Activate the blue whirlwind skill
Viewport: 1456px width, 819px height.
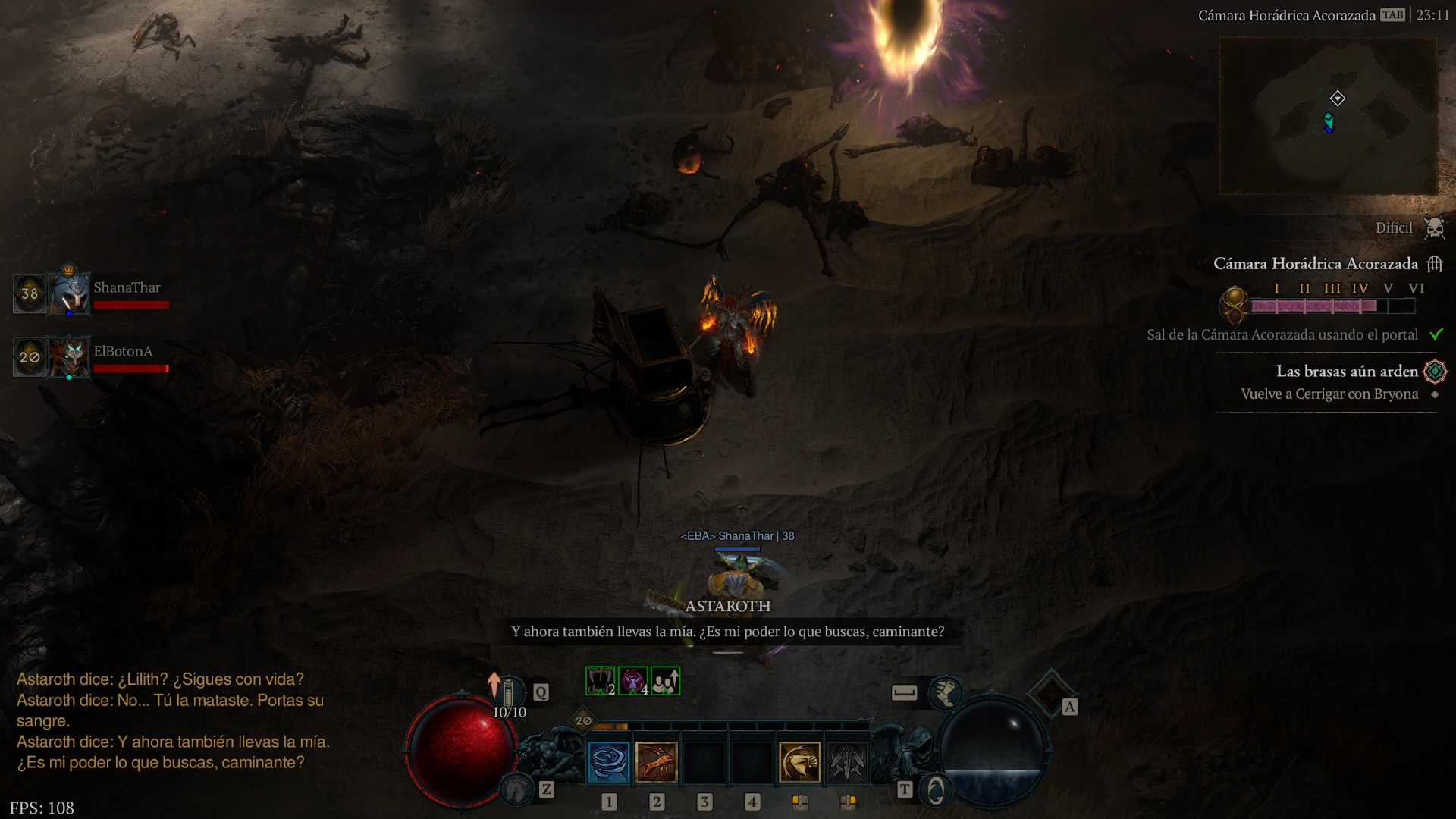click(x=608, y=761)
